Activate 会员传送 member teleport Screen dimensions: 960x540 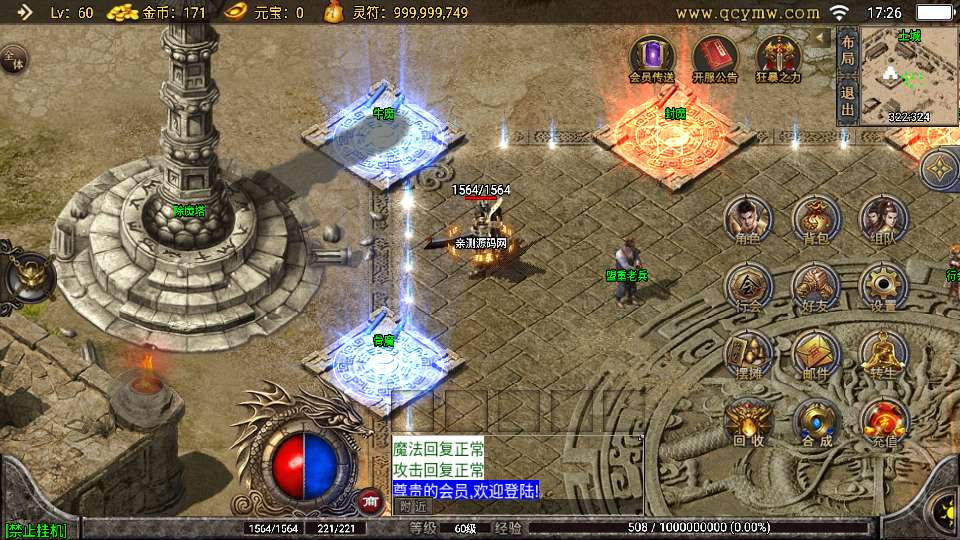(651, 58)
